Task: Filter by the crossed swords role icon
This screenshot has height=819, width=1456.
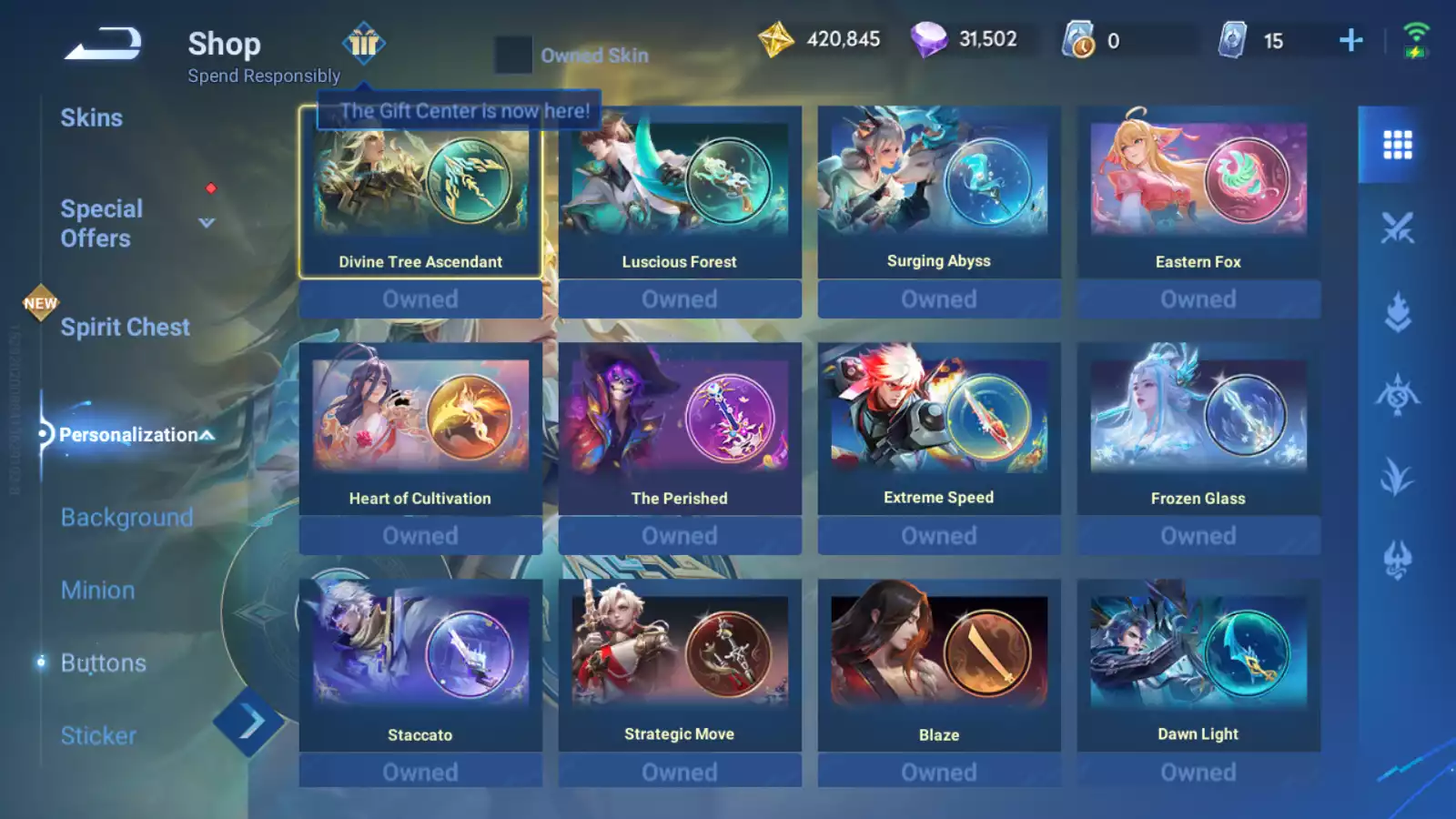Action: tap(1397, 227)
